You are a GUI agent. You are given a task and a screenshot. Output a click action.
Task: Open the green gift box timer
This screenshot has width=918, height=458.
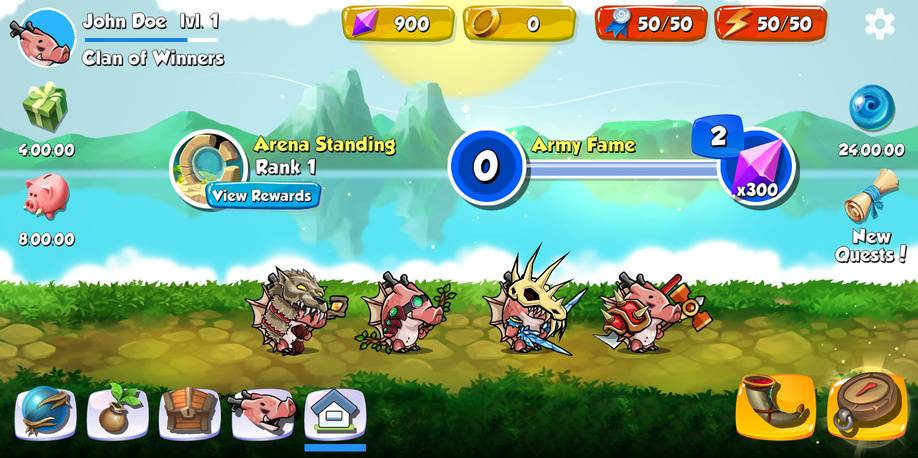(x=45, y=108)
